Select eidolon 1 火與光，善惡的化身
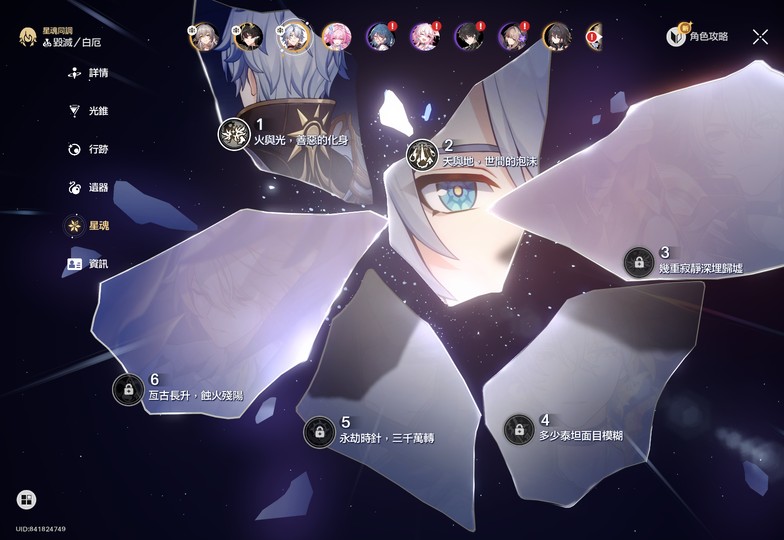This screenshot has height=540, width=784. [x=234, y=134]
